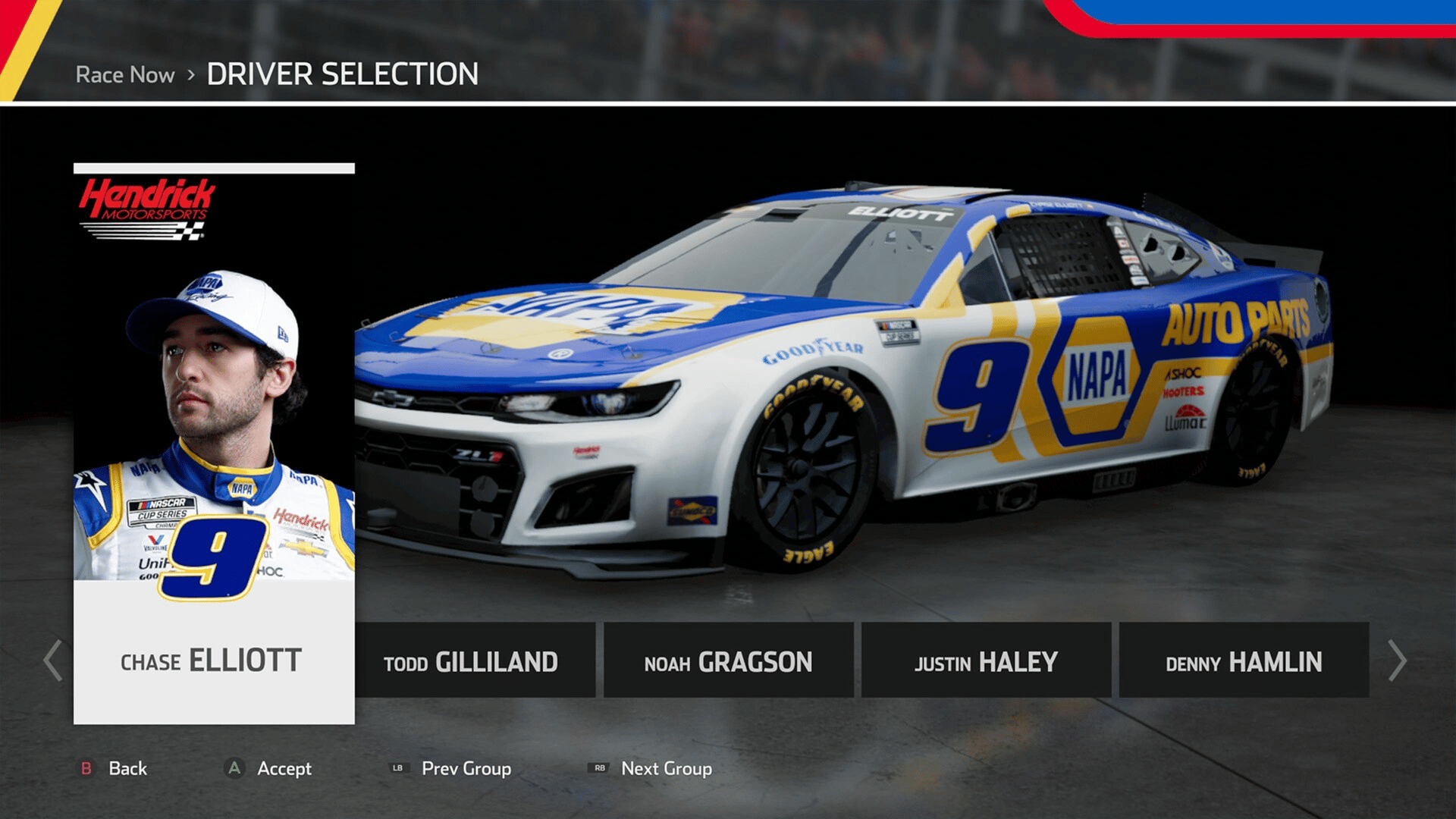Select the Chase Elliott driver card
Viewport: 1456px width, 819px height.
[214, 444]
